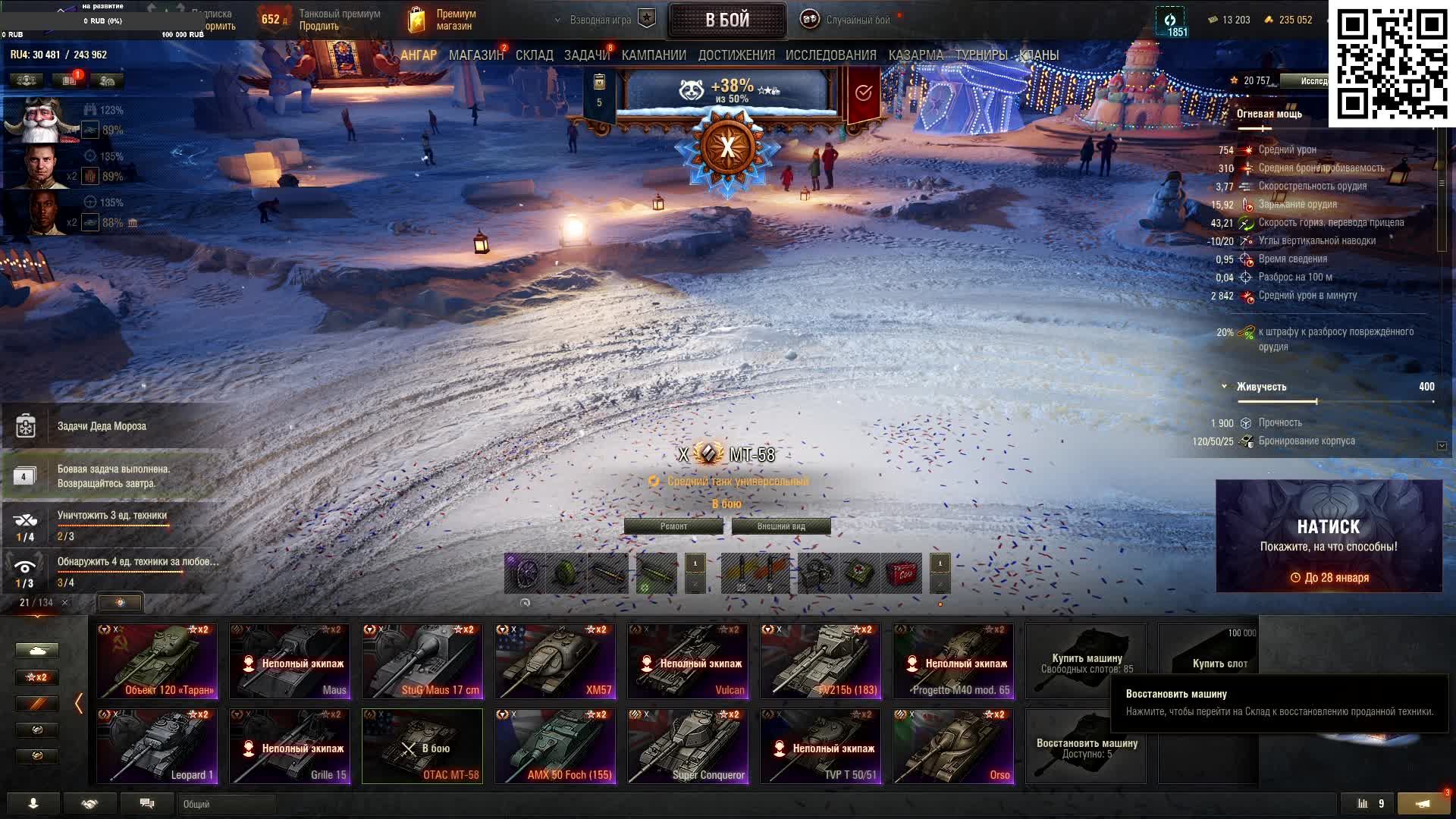
Task: Click the Ремонт repair button
Action: (673, 526)
